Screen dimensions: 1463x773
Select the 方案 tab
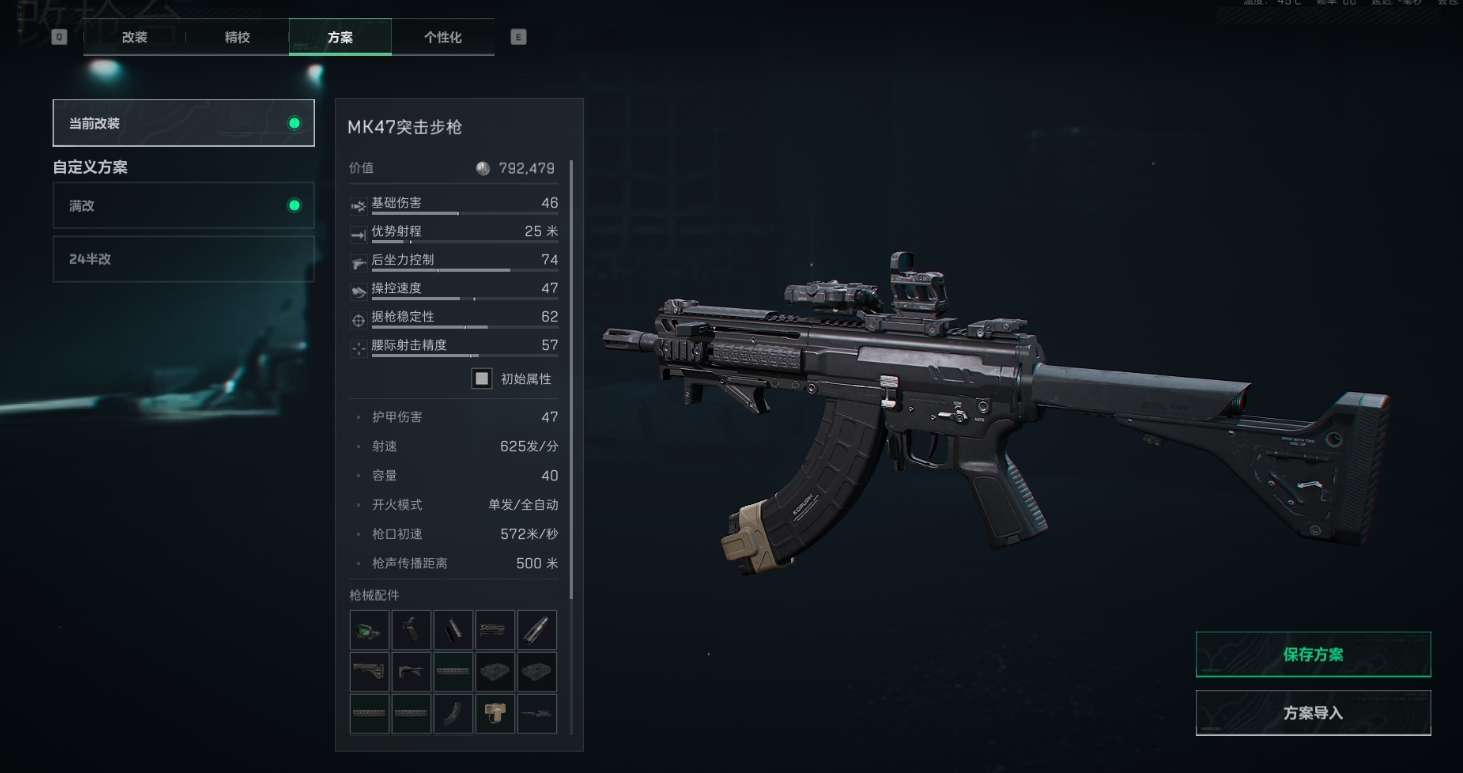[340, 37]
